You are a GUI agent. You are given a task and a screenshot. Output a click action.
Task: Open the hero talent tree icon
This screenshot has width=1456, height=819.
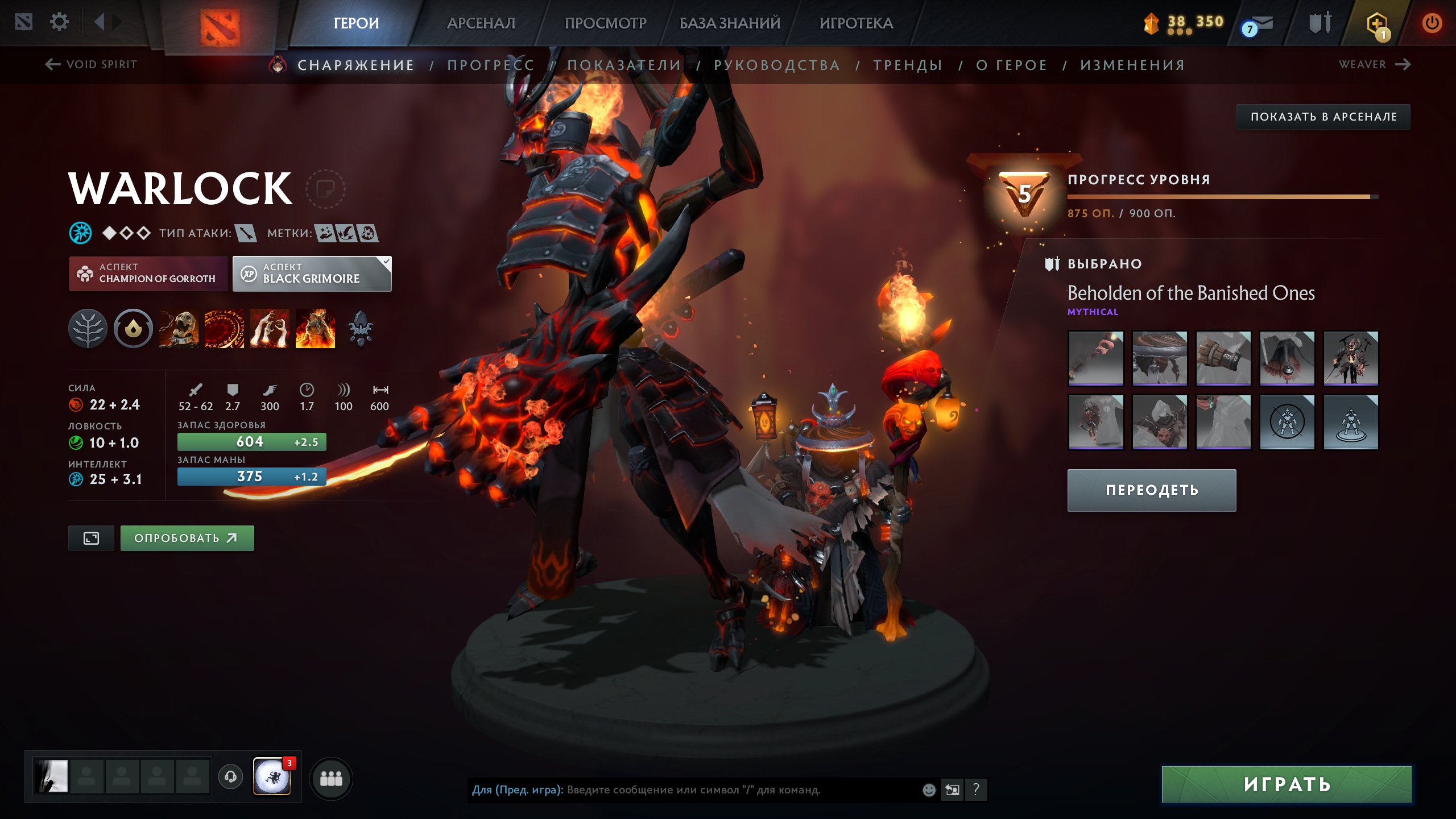88,329
